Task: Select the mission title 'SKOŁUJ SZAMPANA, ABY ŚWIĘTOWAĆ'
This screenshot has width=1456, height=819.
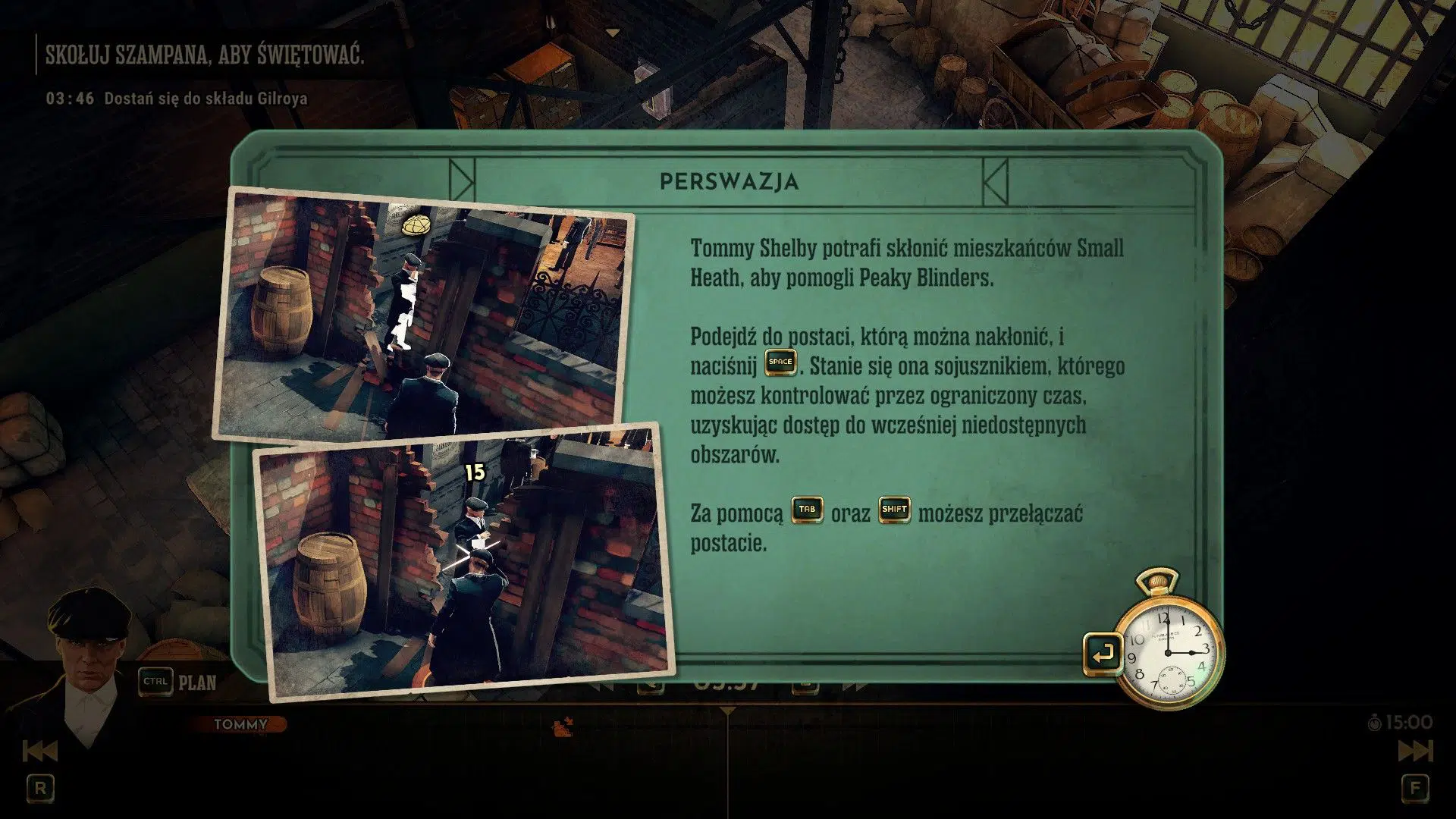Action: click(x=205, y=53)
